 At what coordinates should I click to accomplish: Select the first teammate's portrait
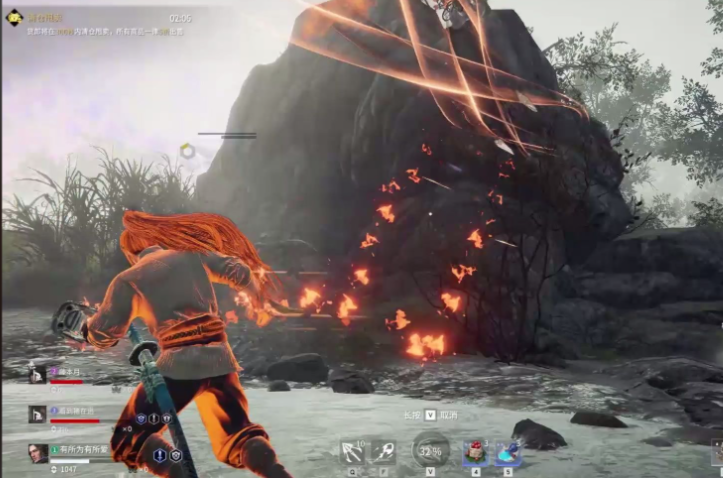pyautogui.click(x=37, y=374)
